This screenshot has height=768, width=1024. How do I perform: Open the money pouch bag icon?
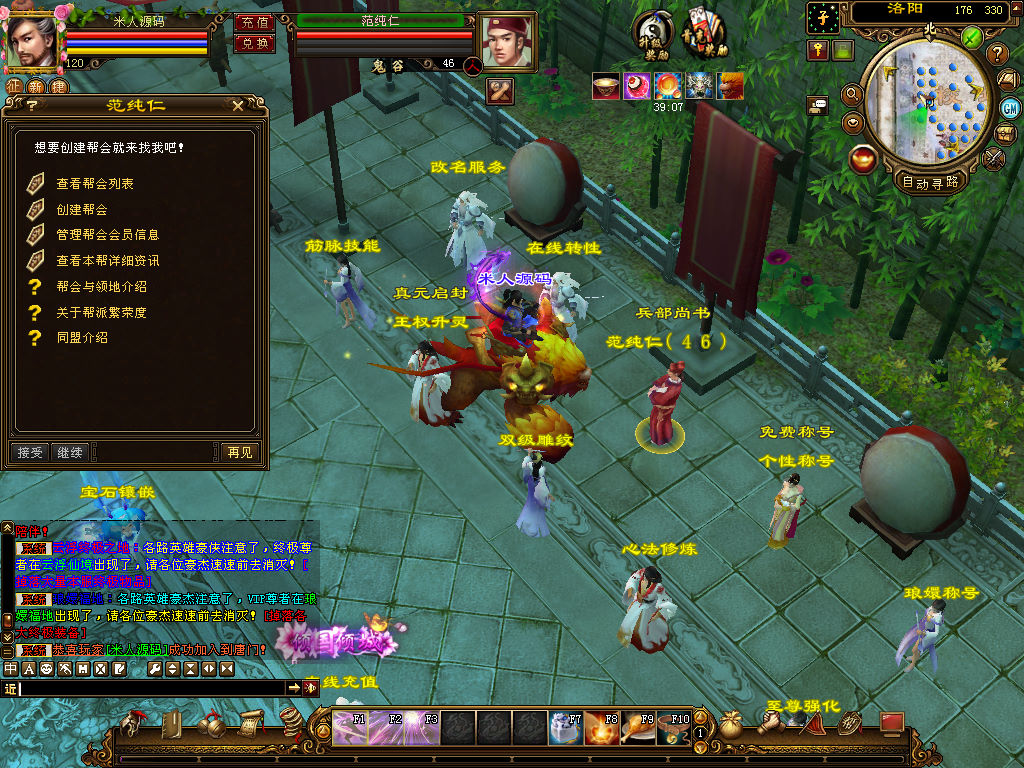pos(731,727)
